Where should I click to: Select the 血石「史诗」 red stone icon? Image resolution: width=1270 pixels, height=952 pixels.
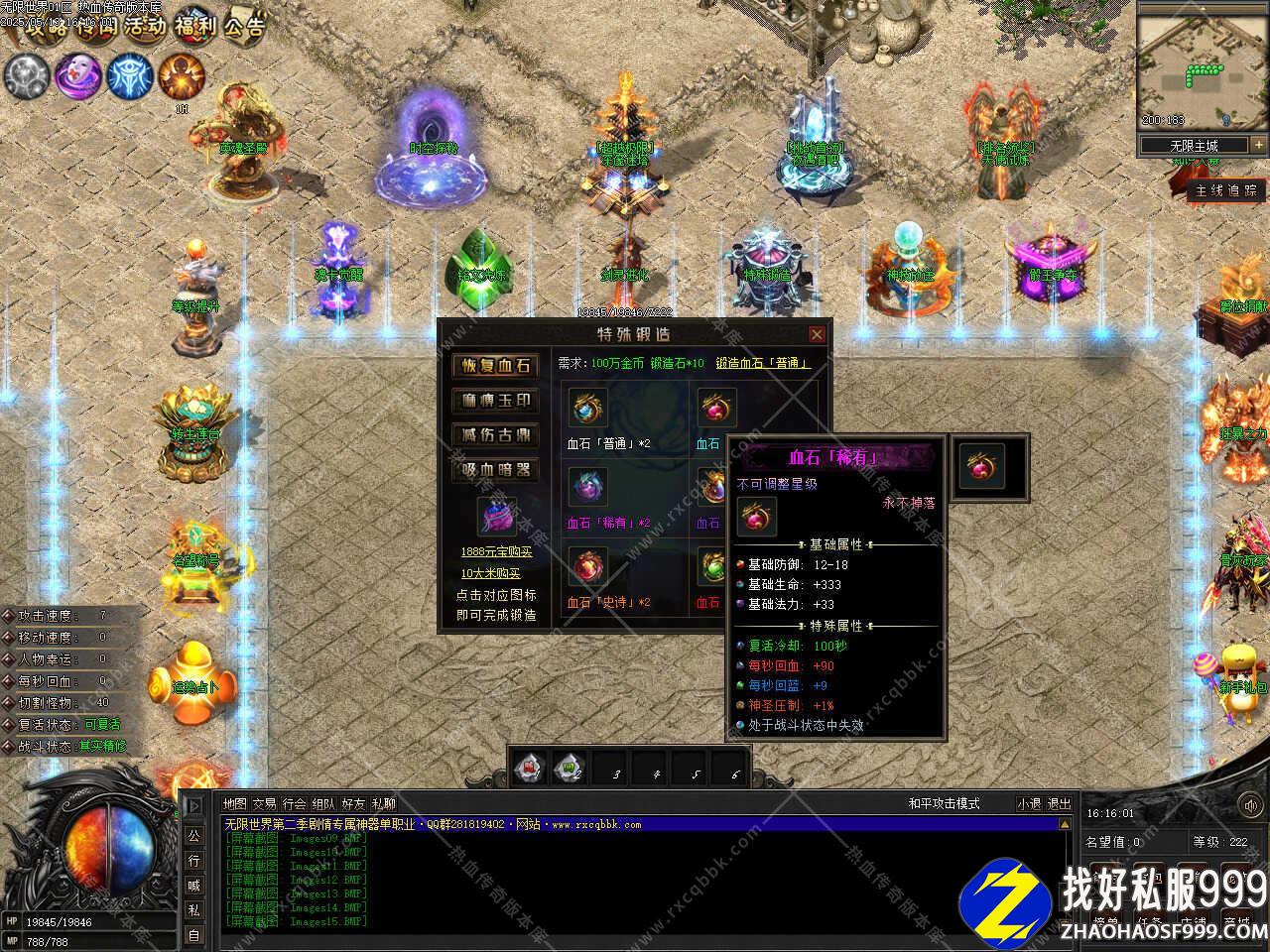coord(587,568)
